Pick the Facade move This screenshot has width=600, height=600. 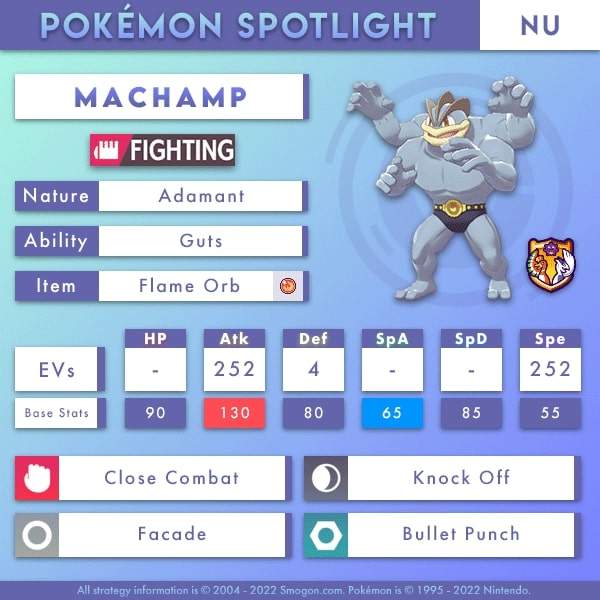pyautogui.click(x=171, y=535)
